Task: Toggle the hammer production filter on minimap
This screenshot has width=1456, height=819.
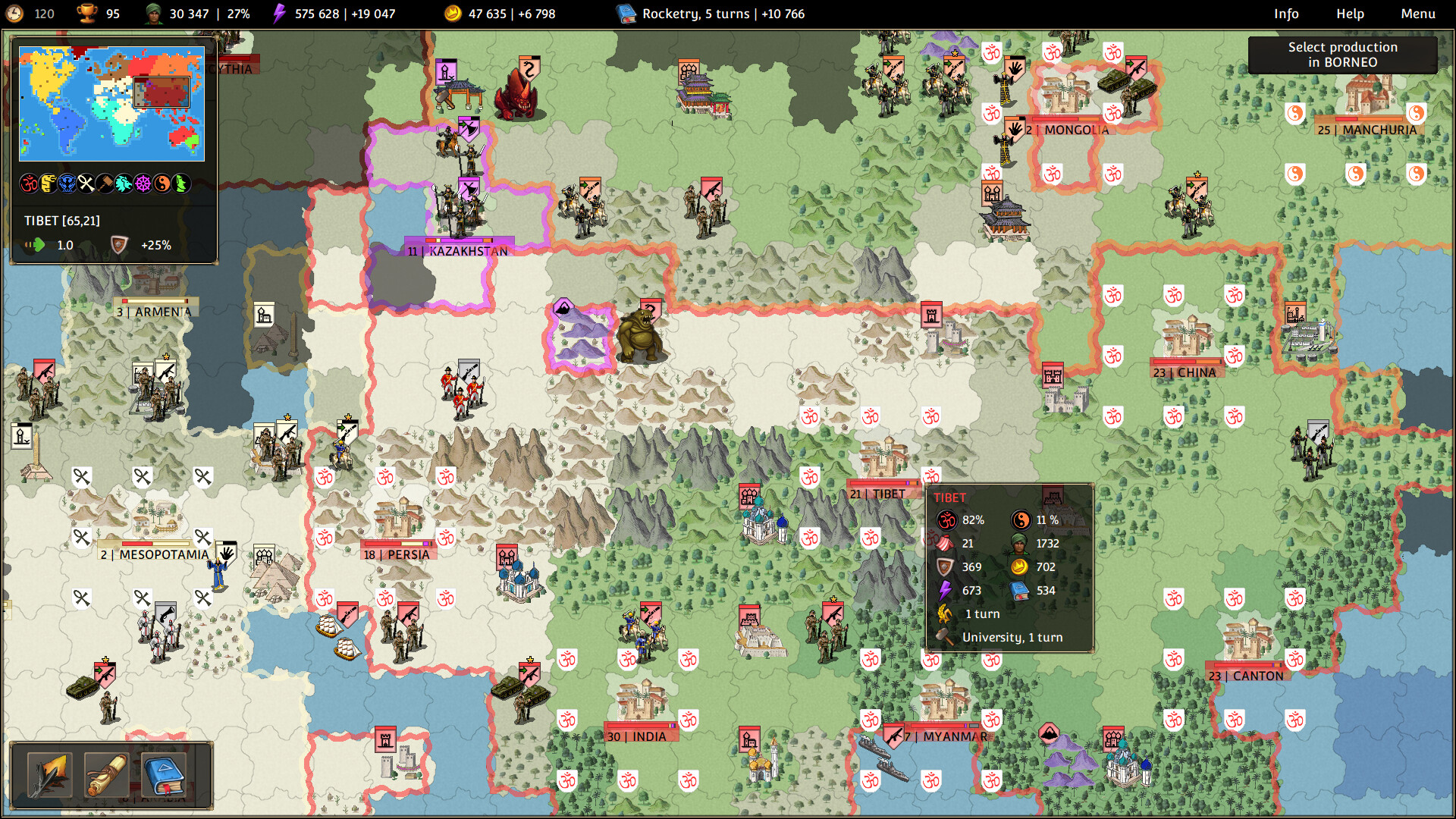Action: pyautogui.click(x=105, y=184)
